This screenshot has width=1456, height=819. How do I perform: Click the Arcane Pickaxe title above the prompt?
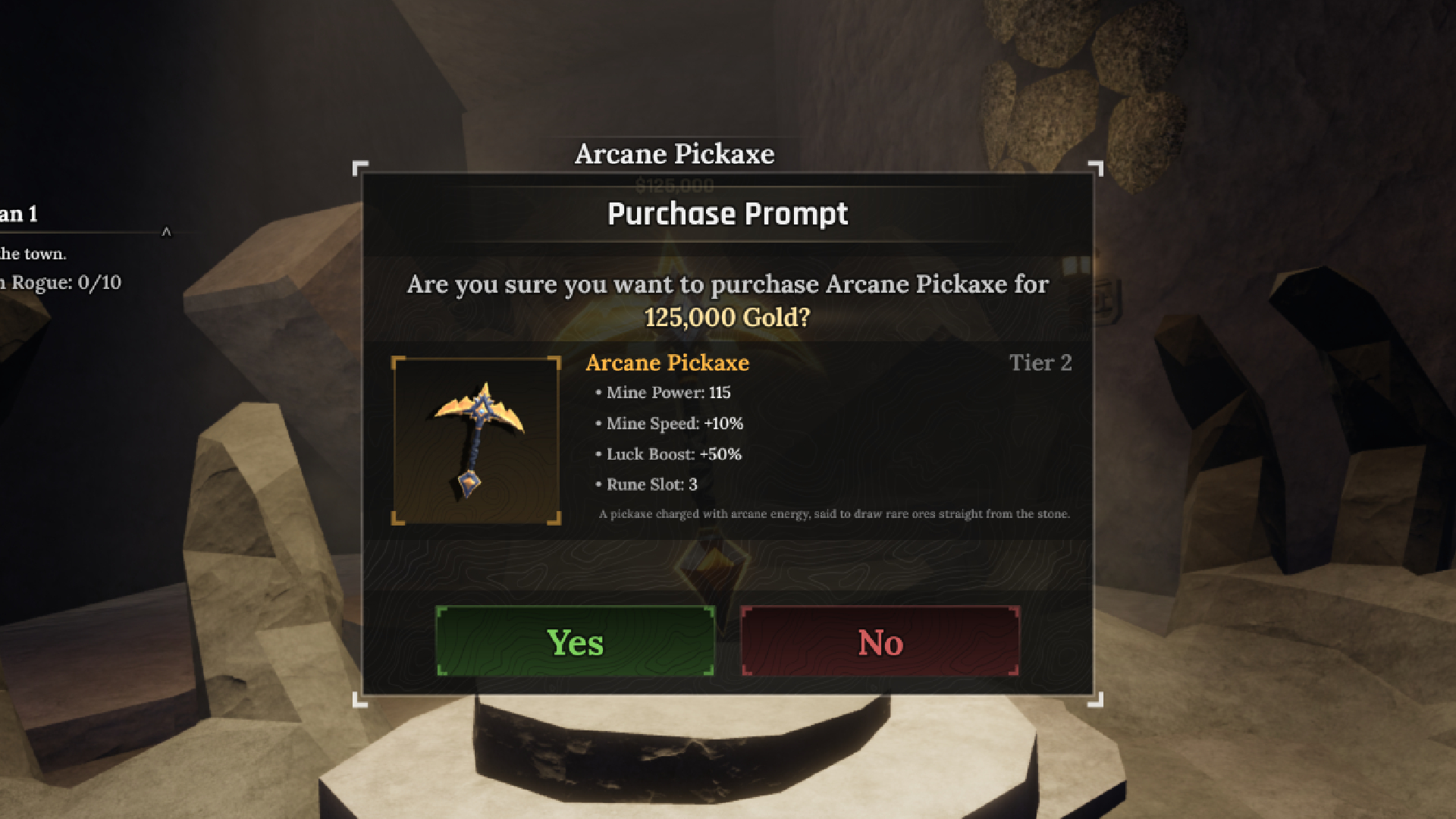[673, 154]
